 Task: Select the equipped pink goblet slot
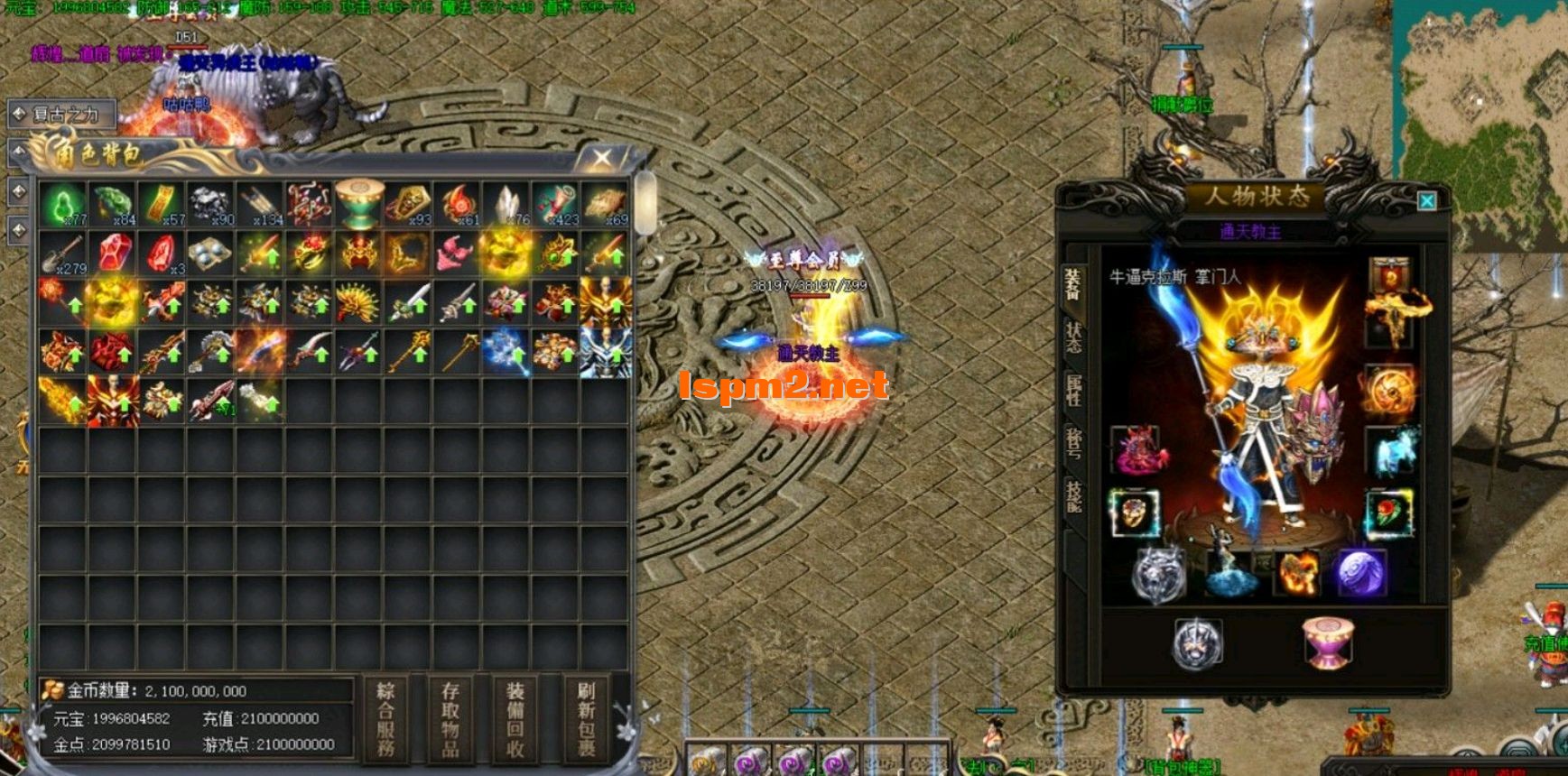pyautogui.click(x=1327, y=642)
